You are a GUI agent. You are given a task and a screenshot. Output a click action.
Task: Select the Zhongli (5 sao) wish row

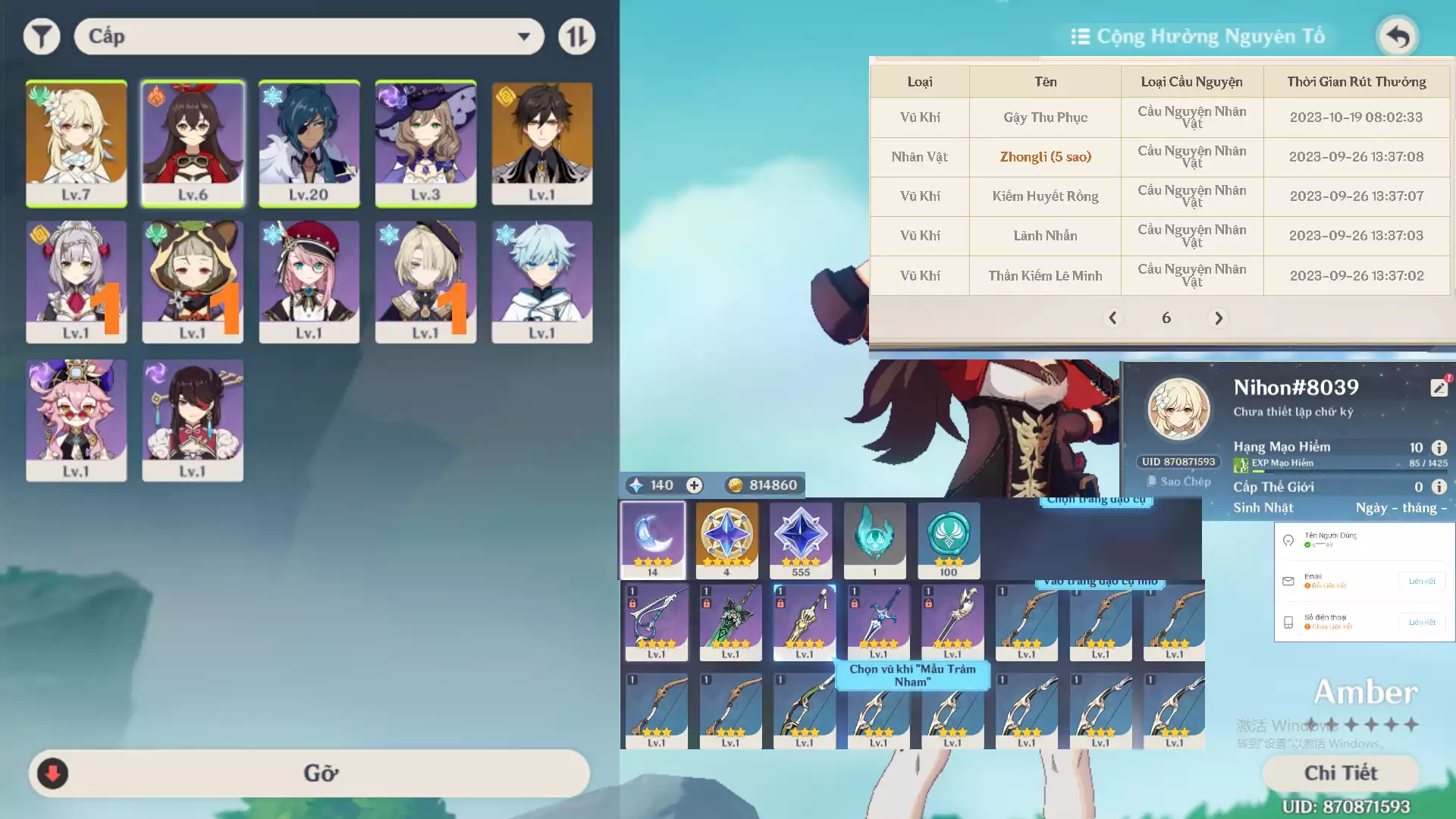point(1045,157)
